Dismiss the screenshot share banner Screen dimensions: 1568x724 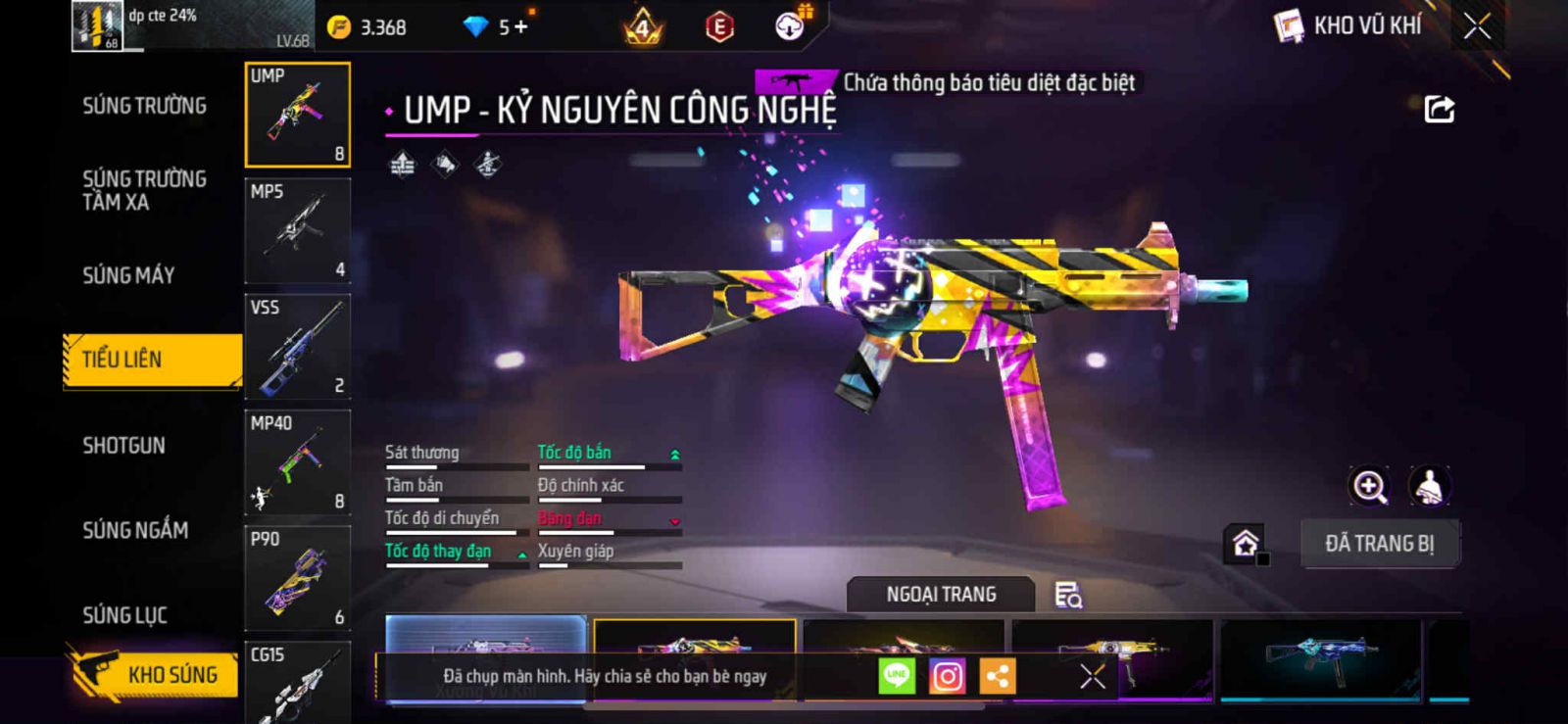click(1092, 676)
